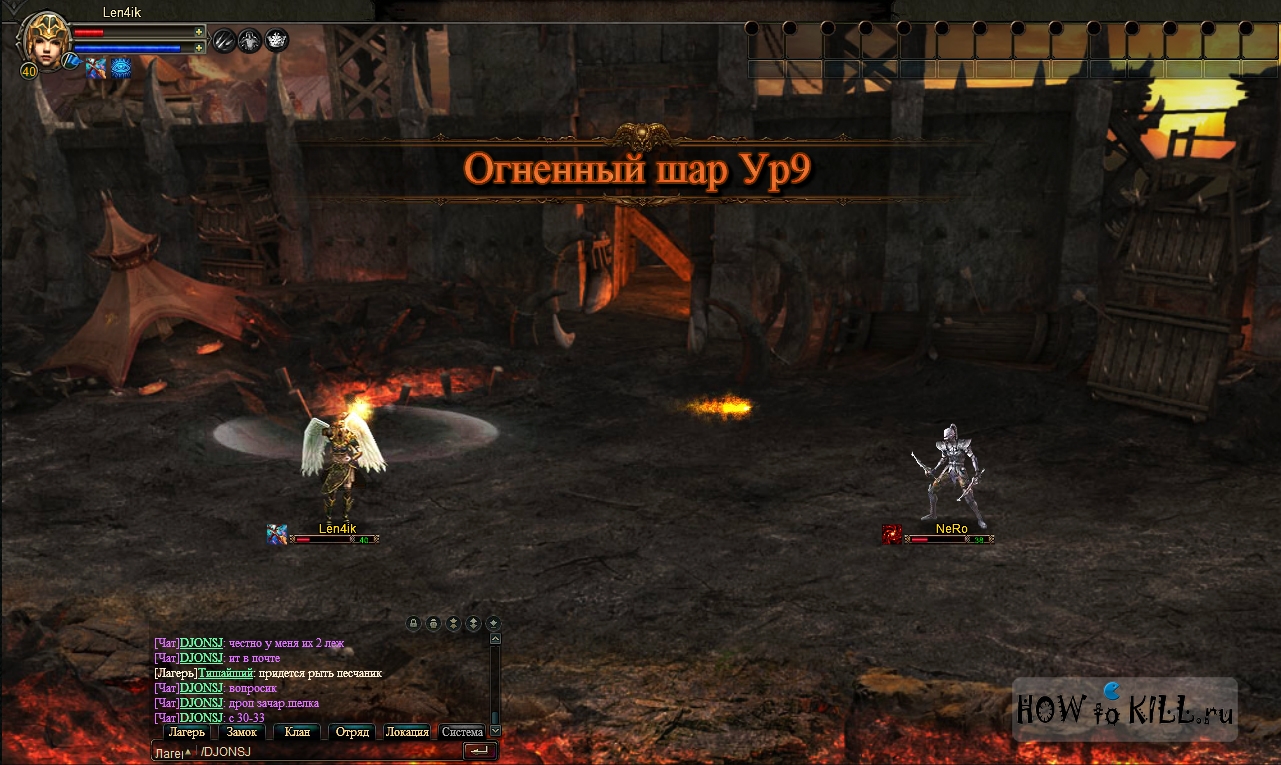This screenshot has width=1281, height=765.
Task: Click the crossed-out weapon buff icon
Action: (95, 67)
